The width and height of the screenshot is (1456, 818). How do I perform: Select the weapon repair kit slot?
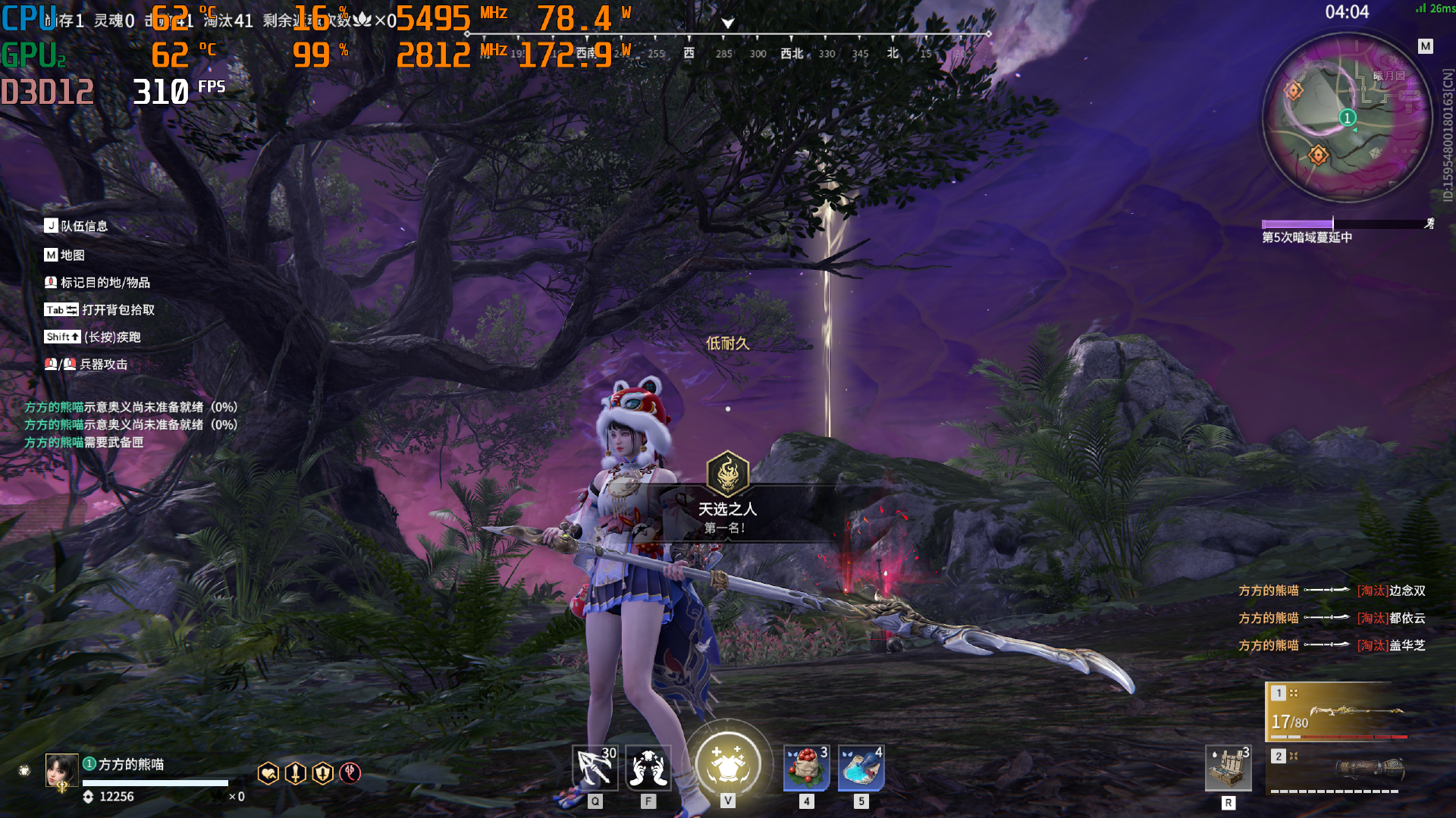[x=1228, y=768]
